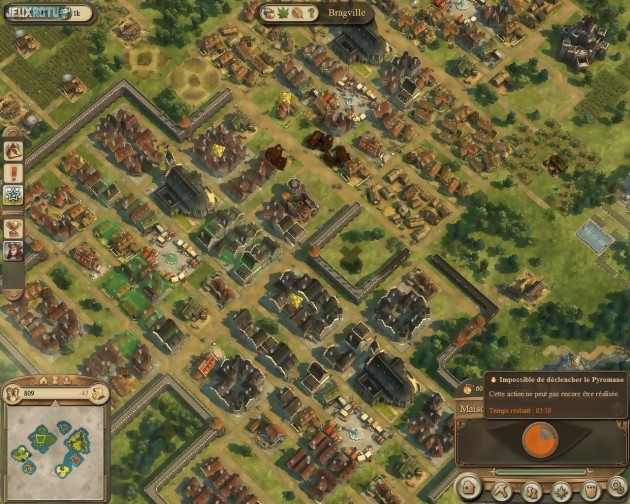
Task: Click the inhabitants portrait icon above the minimap
Action: click(13, 393)
